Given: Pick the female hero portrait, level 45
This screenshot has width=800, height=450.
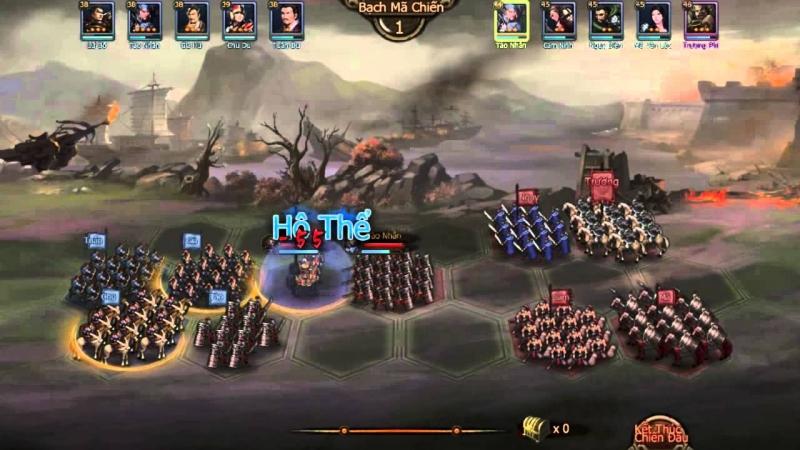Looking at the screenshot, I should pos(653,19).
